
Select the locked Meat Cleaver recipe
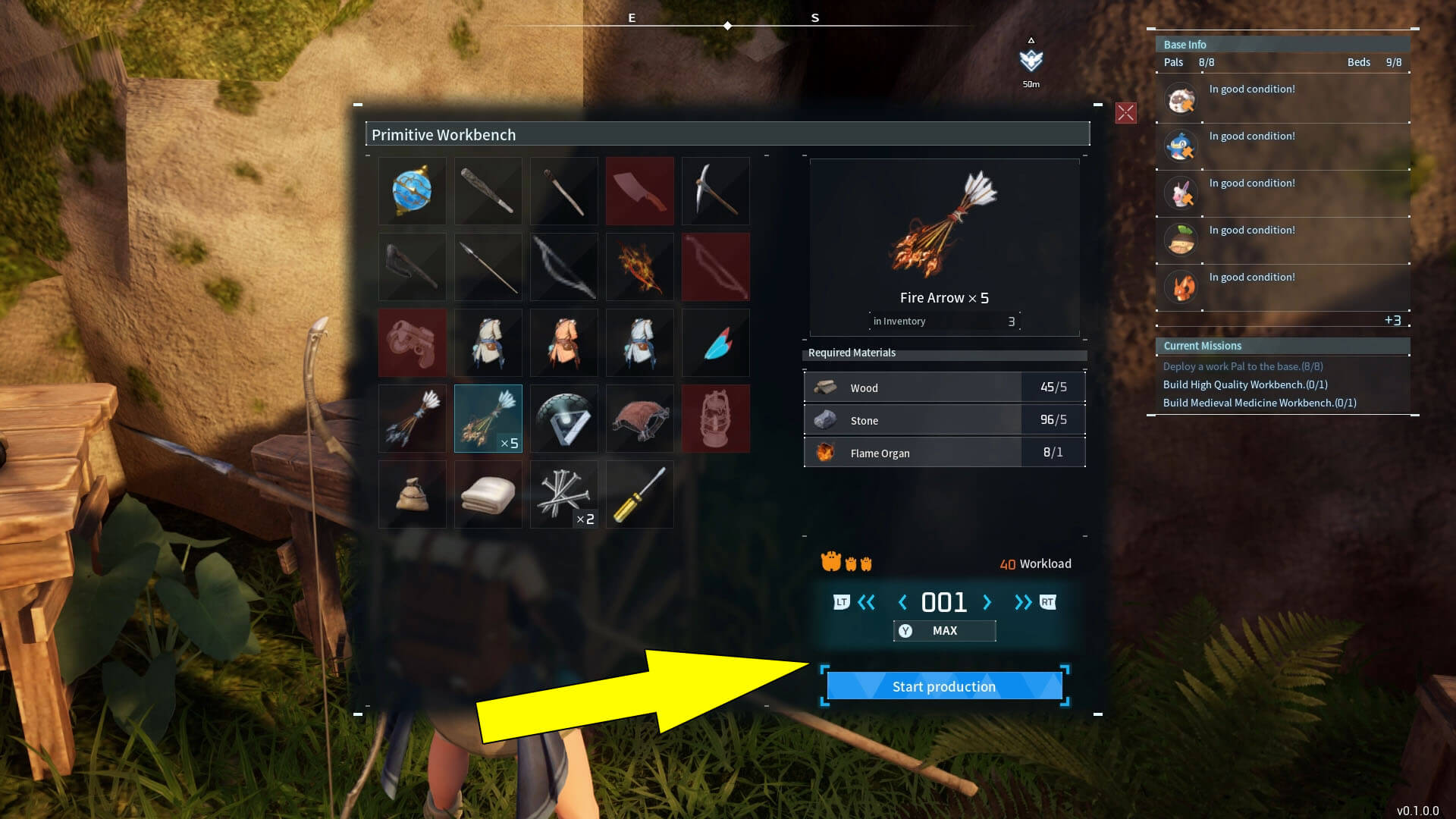pyautogui.click(x=639, y=190)
